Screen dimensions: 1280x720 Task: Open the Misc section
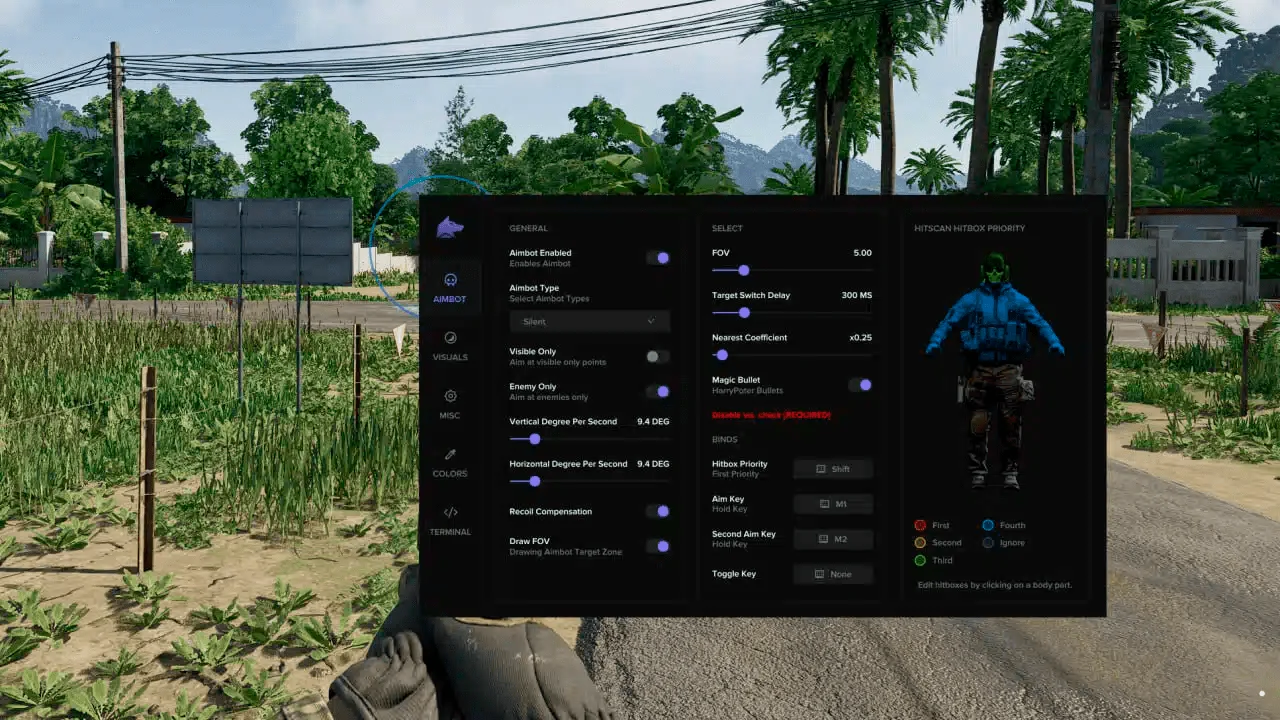(x=450, y=403)
